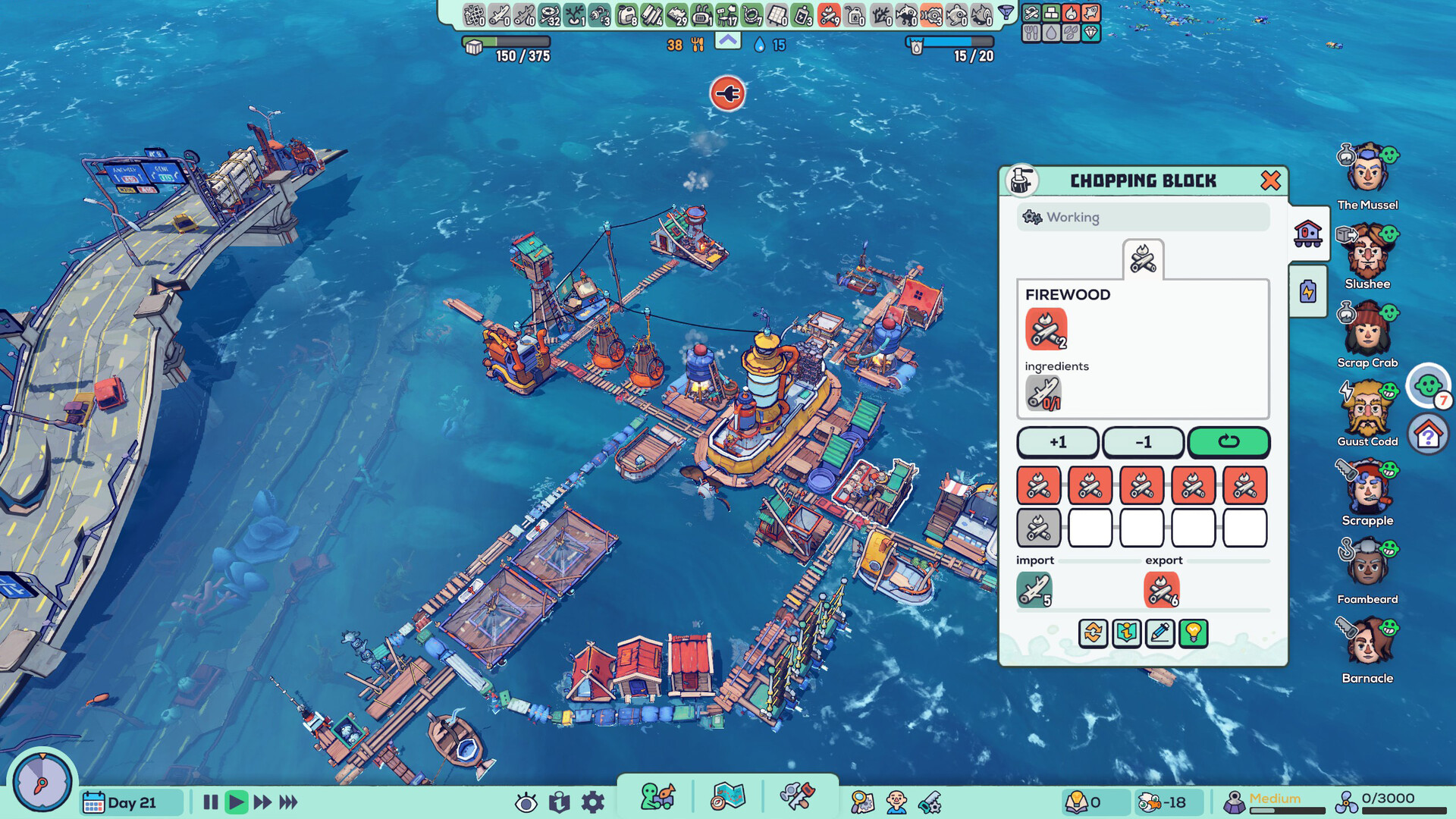Click the blue water tank level bar showing 15/20
Image resolution: width=1456 pixels, height=819 pixels.
click(943, 44)
